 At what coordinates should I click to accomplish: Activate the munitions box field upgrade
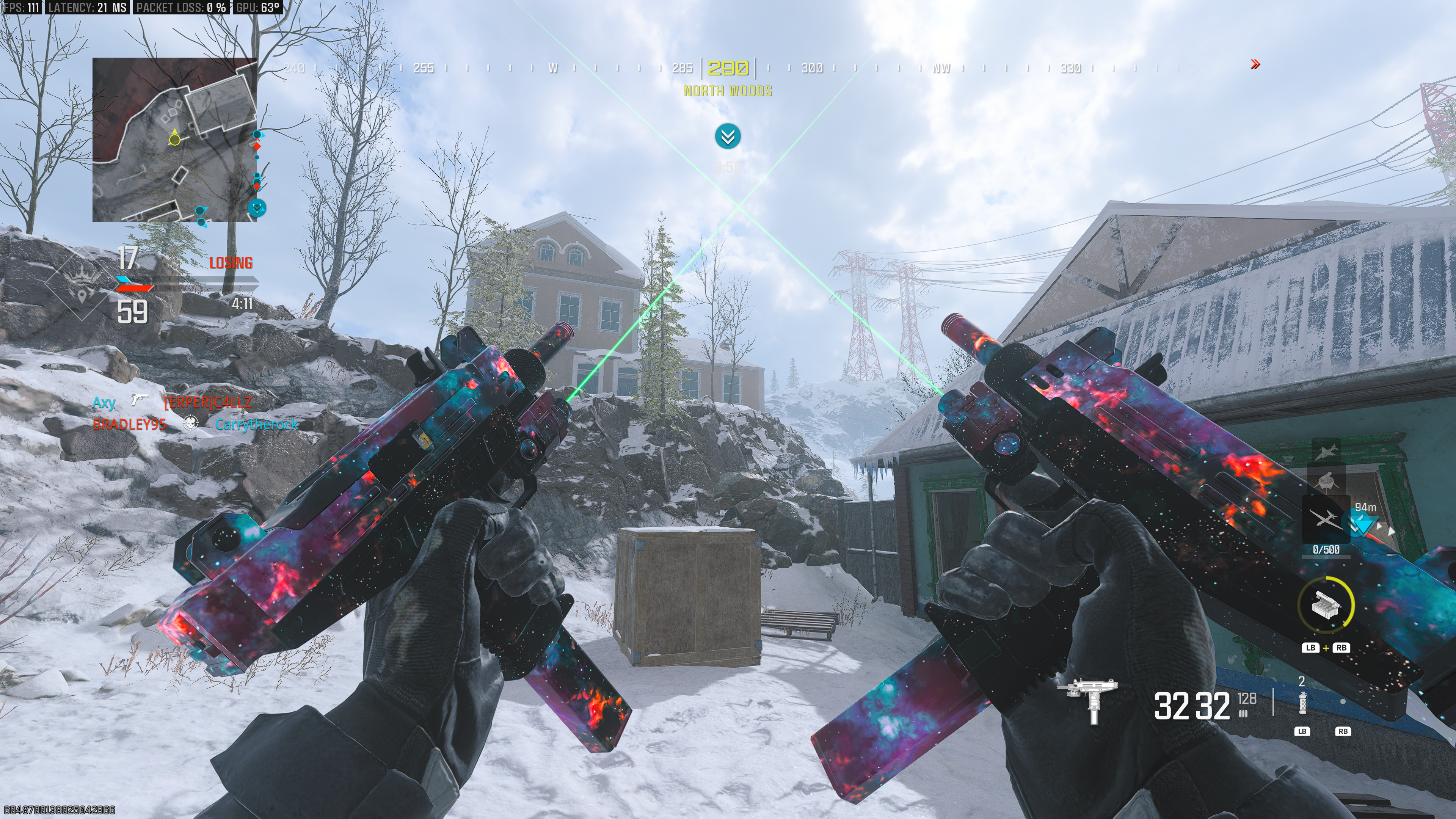[1326, 604]
